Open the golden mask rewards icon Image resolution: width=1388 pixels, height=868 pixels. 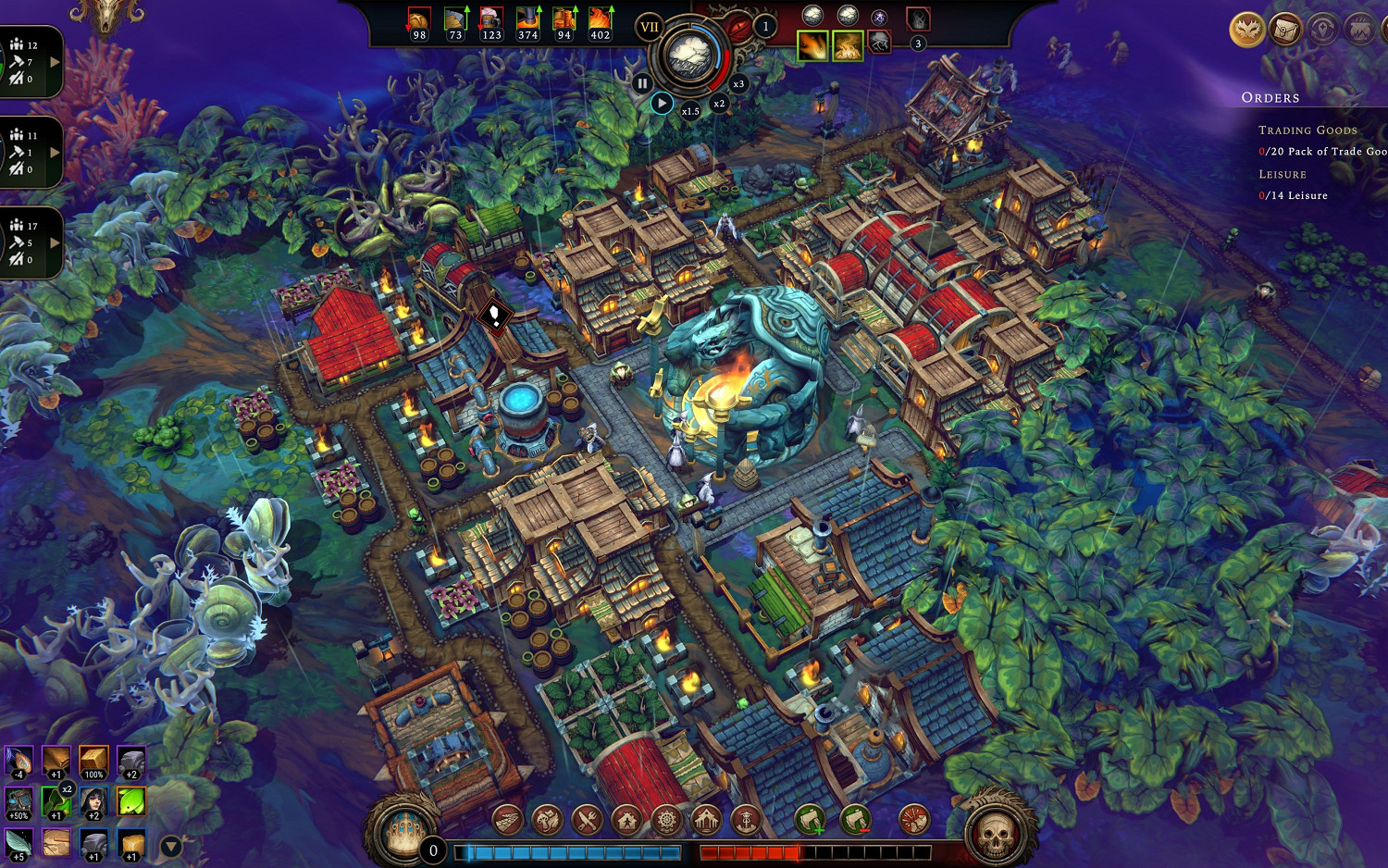click(1247, 30)
